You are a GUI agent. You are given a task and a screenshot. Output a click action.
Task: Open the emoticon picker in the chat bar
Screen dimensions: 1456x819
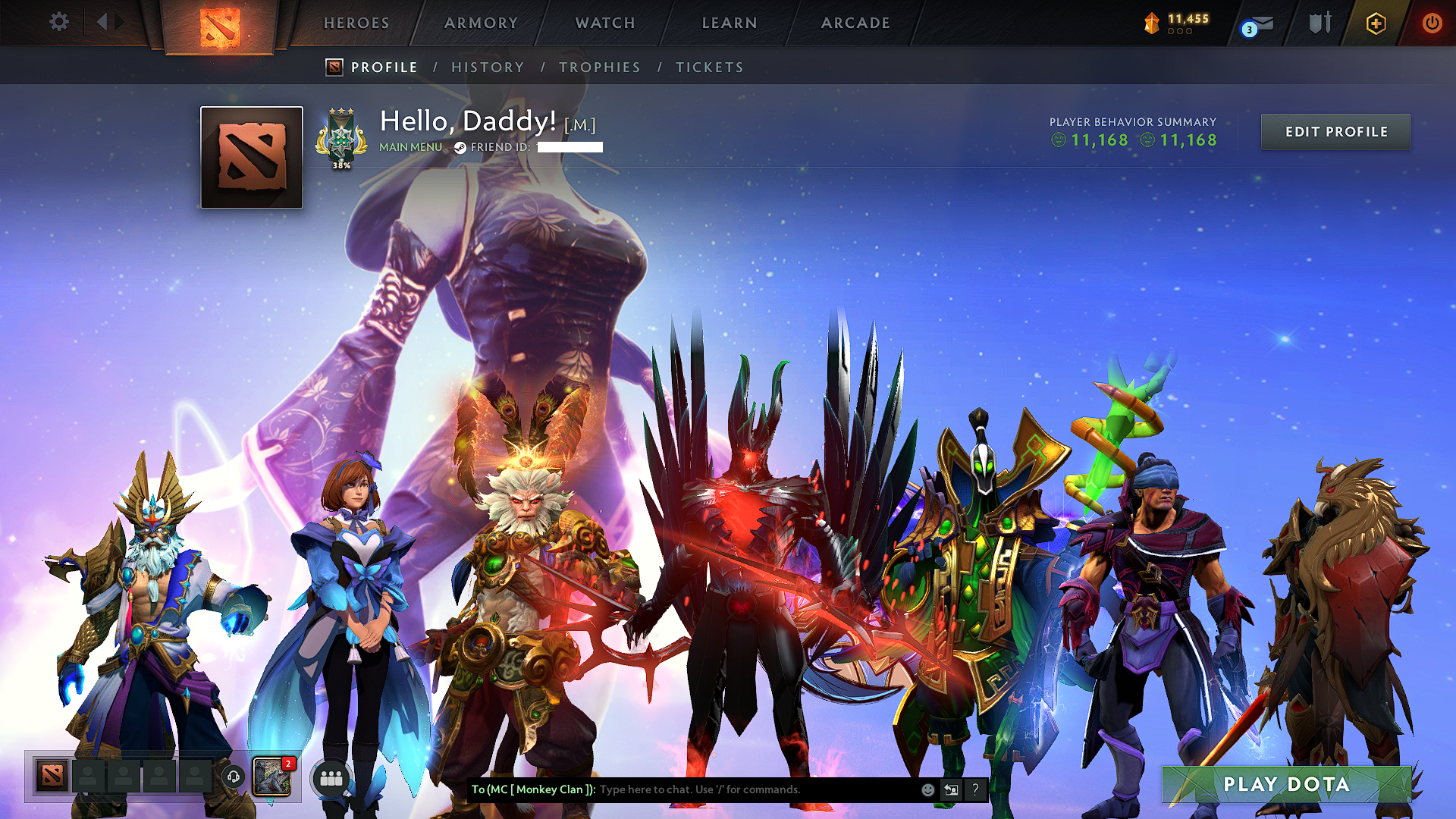coord(928,789)
